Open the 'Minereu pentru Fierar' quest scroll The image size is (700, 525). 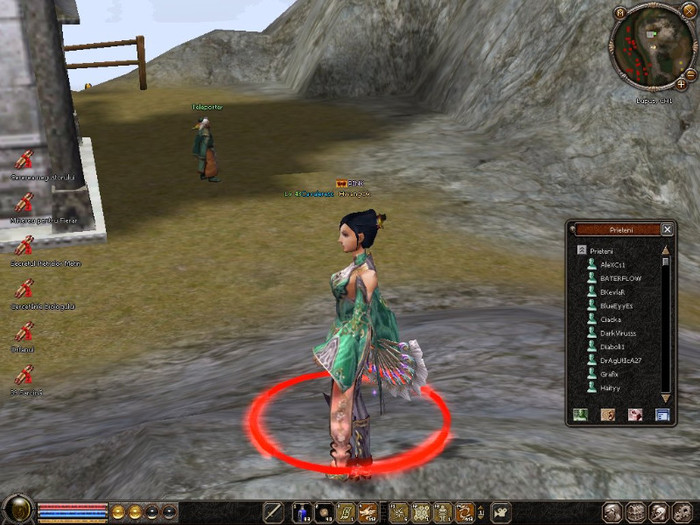point(24,202)
